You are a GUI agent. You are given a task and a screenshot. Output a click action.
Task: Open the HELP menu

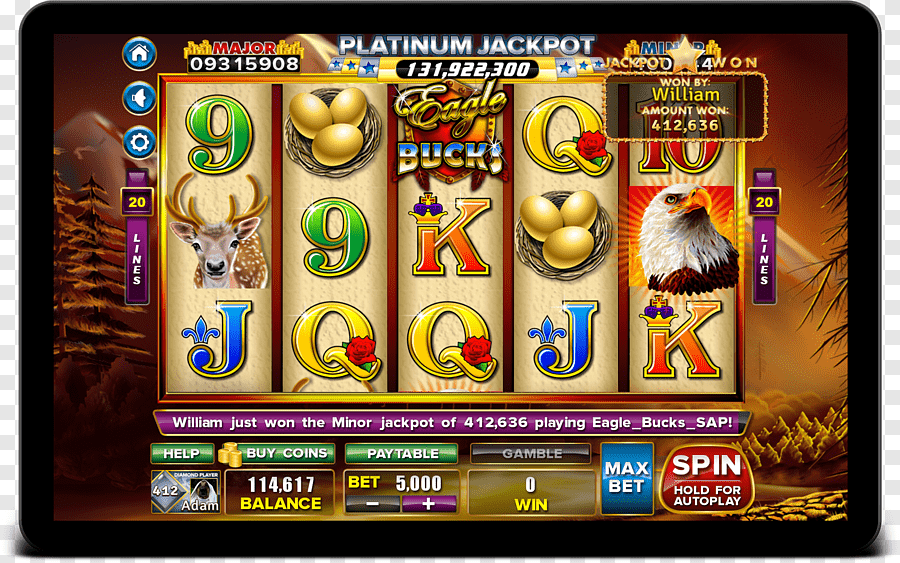(181, 453)
